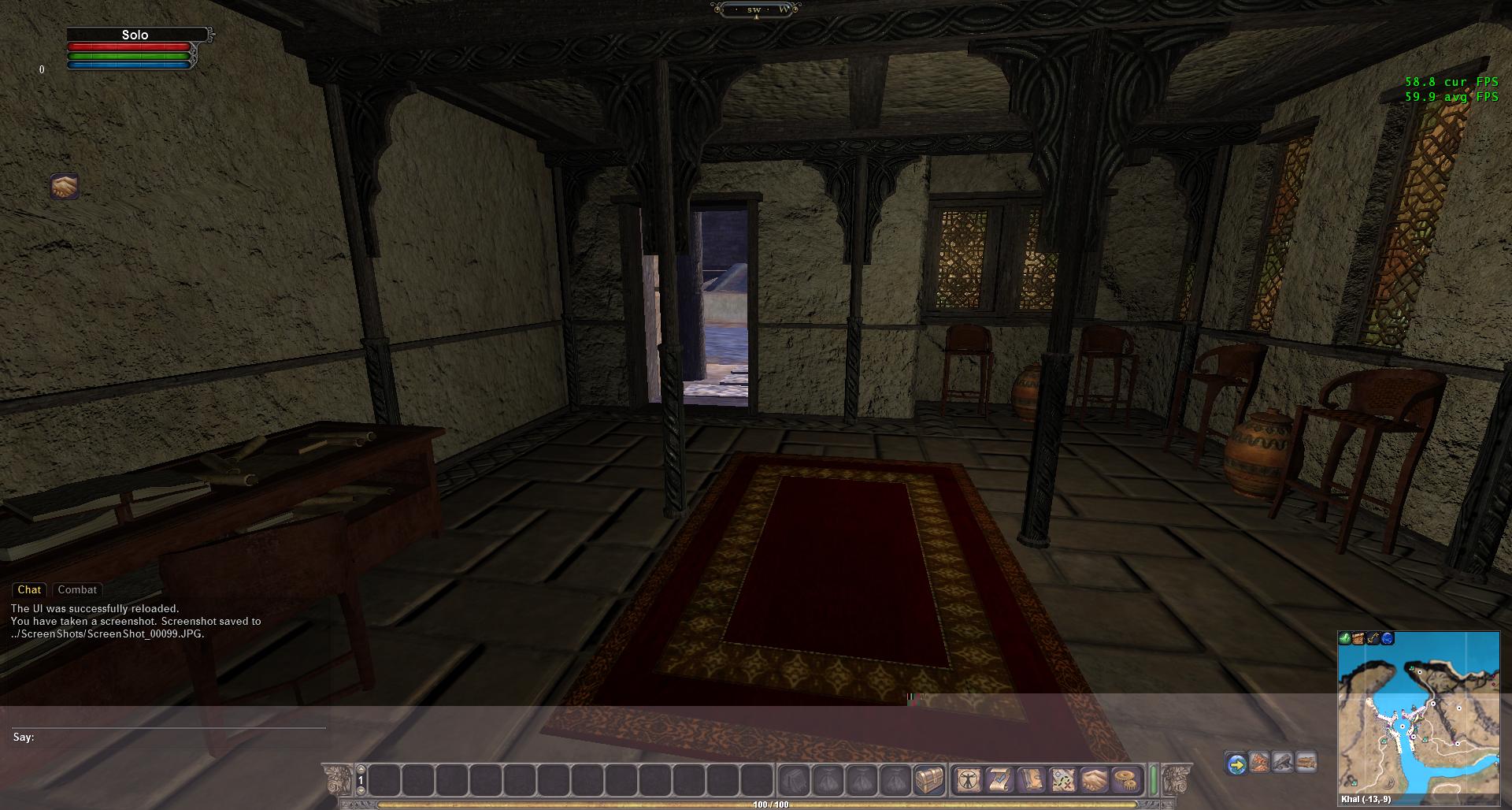Viewport: 1512px width, 810px height.
Task: Click the Say chat input field
Action: click(x=181, y=737)
